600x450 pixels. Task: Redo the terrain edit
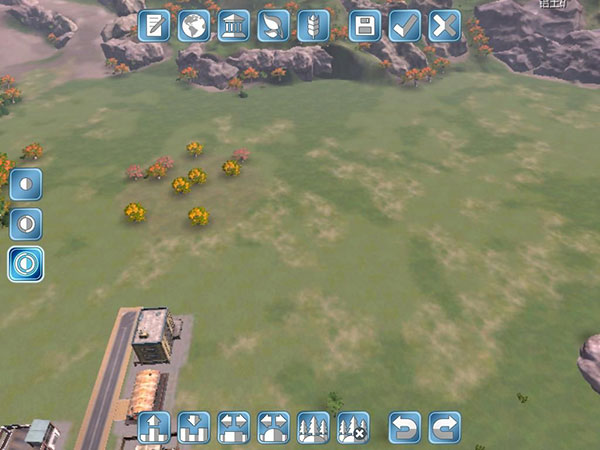point(445,427)
